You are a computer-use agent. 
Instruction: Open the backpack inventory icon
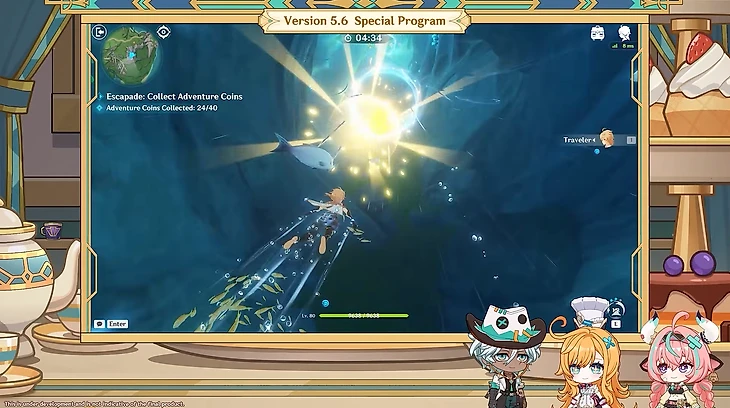tap(598, 33)
